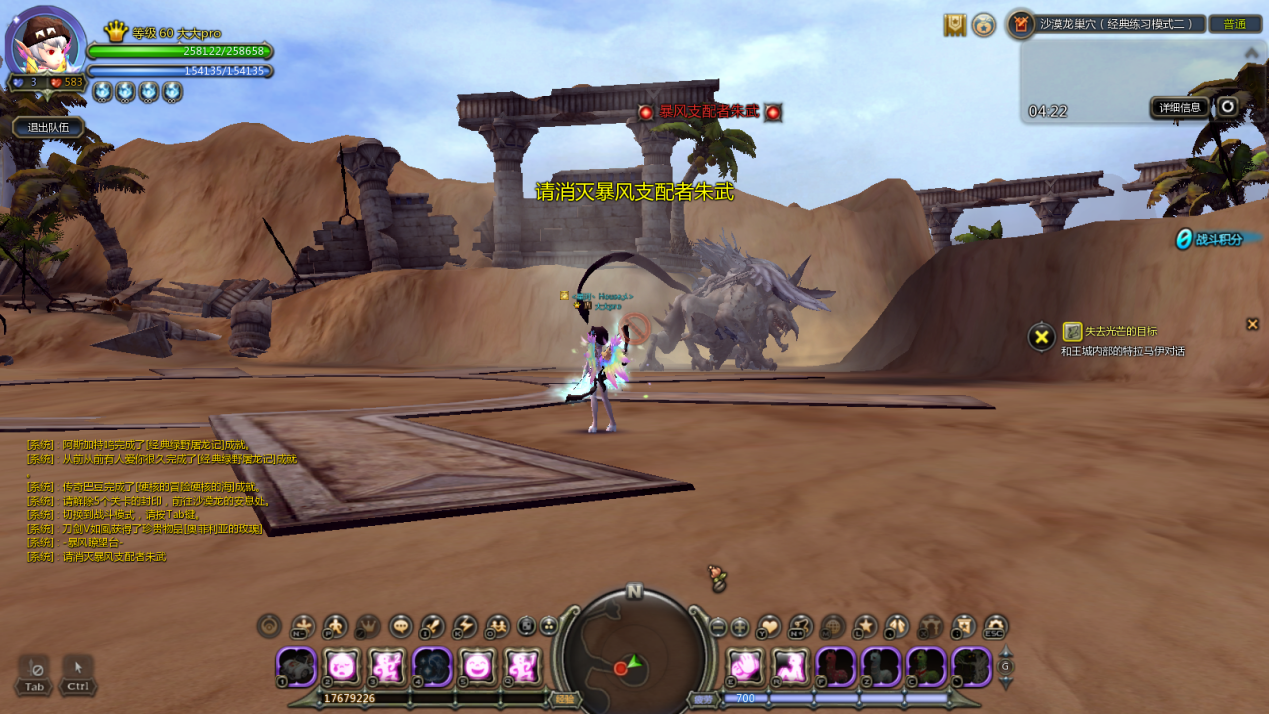Click the player portrait avatar

coord(45,45)
